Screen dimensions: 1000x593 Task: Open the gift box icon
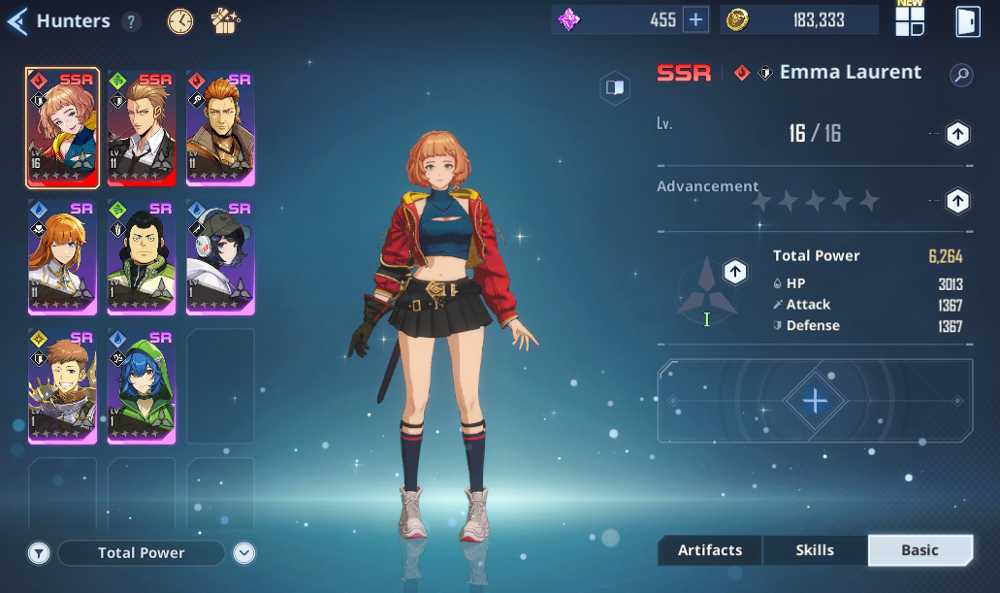pos(225,21)
